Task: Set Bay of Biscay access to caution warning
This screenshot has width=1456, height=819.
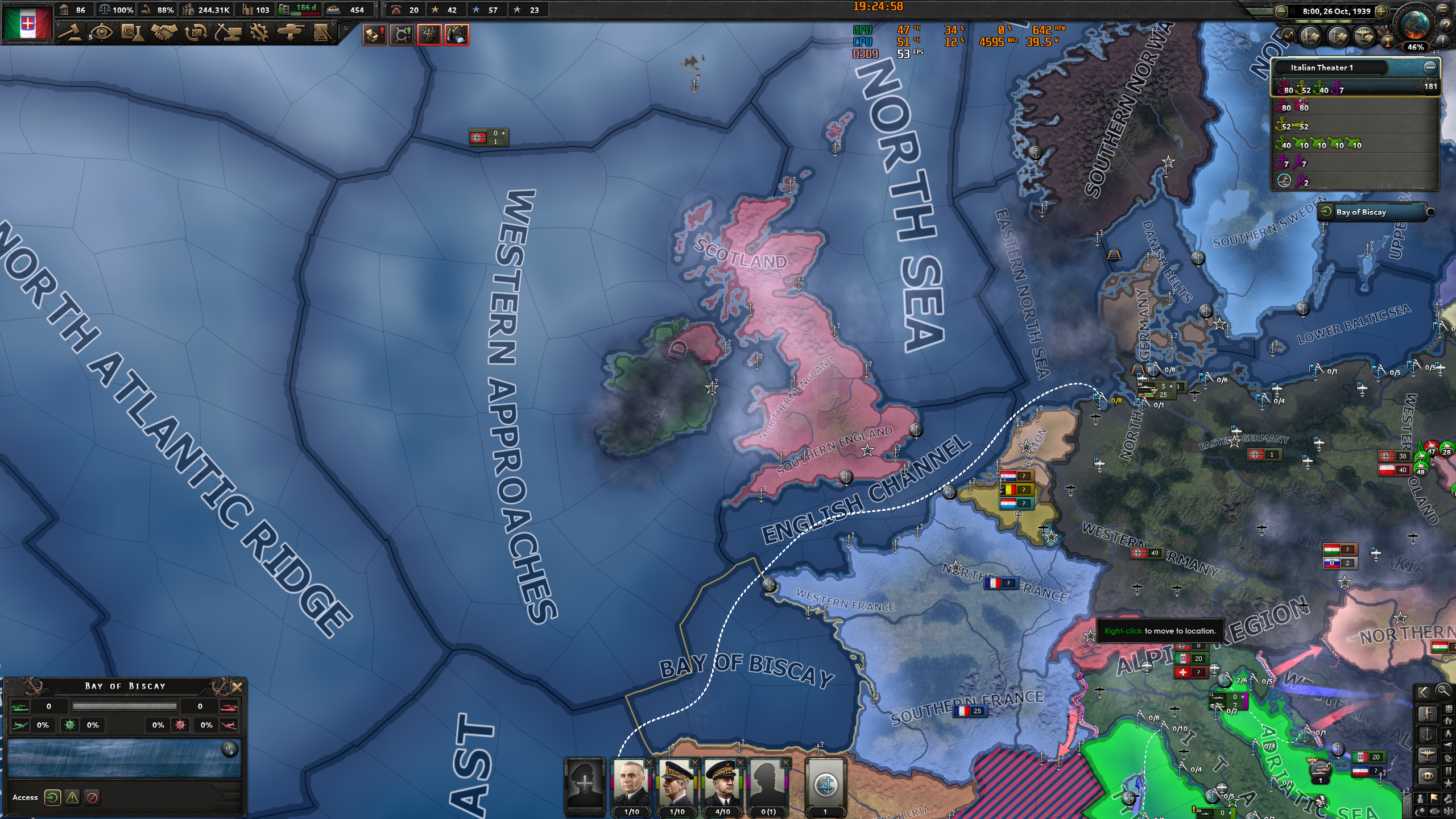Action: tap(71, 797)
